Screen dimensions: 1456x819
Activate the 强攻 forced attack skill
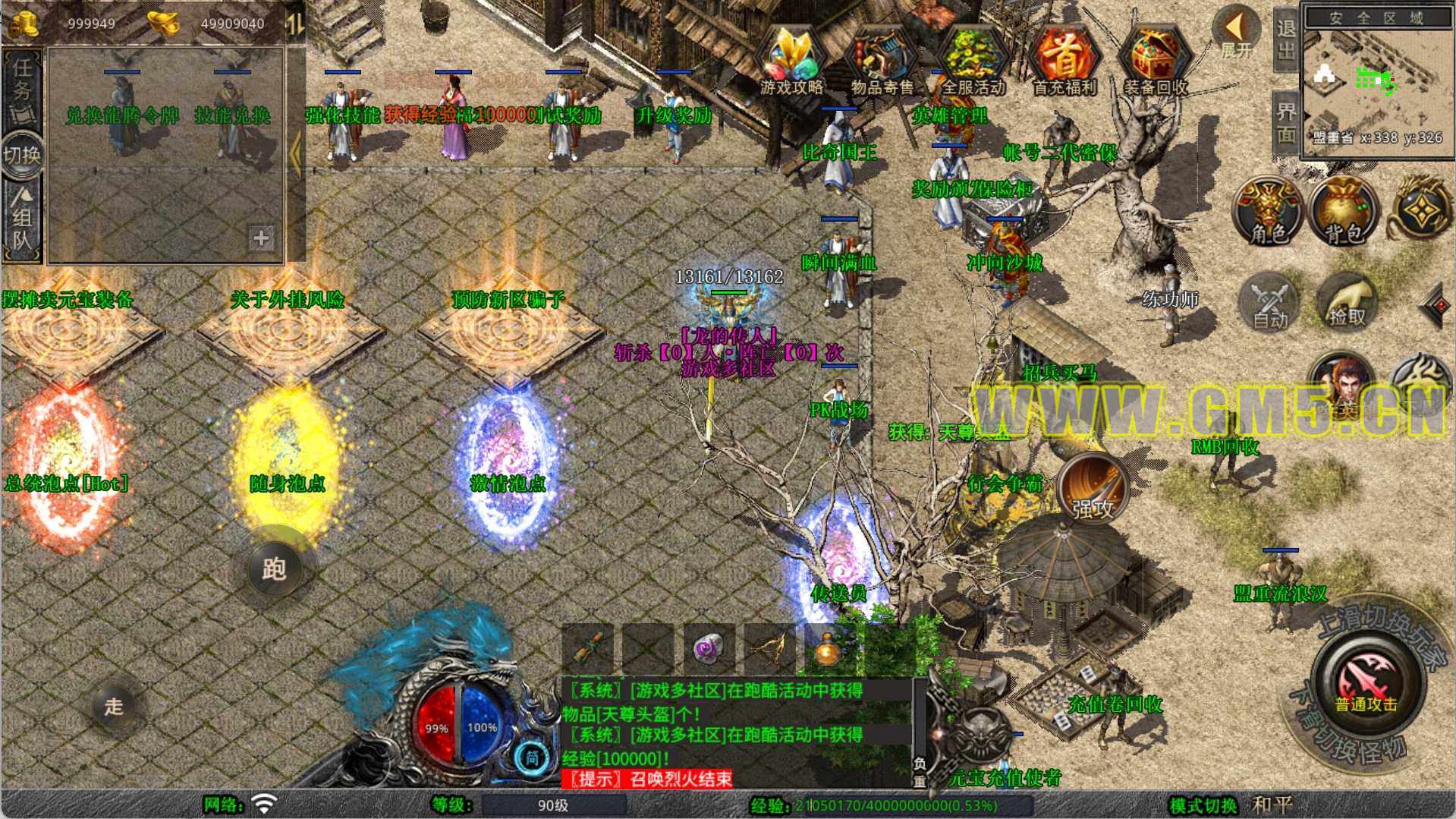pos(1093,490)
